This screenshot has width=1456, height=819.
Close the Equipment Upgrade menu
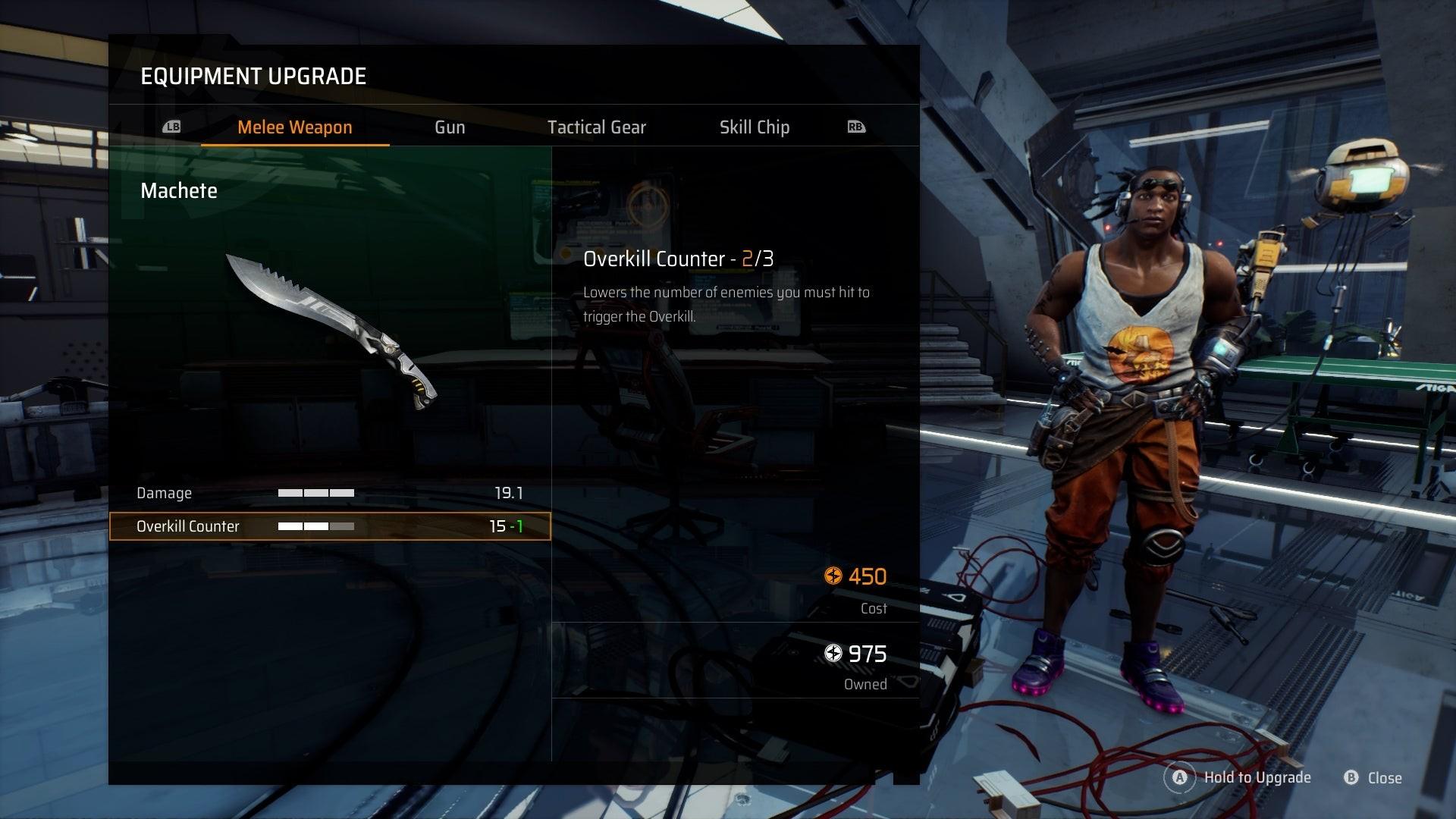click(1373, 777)
